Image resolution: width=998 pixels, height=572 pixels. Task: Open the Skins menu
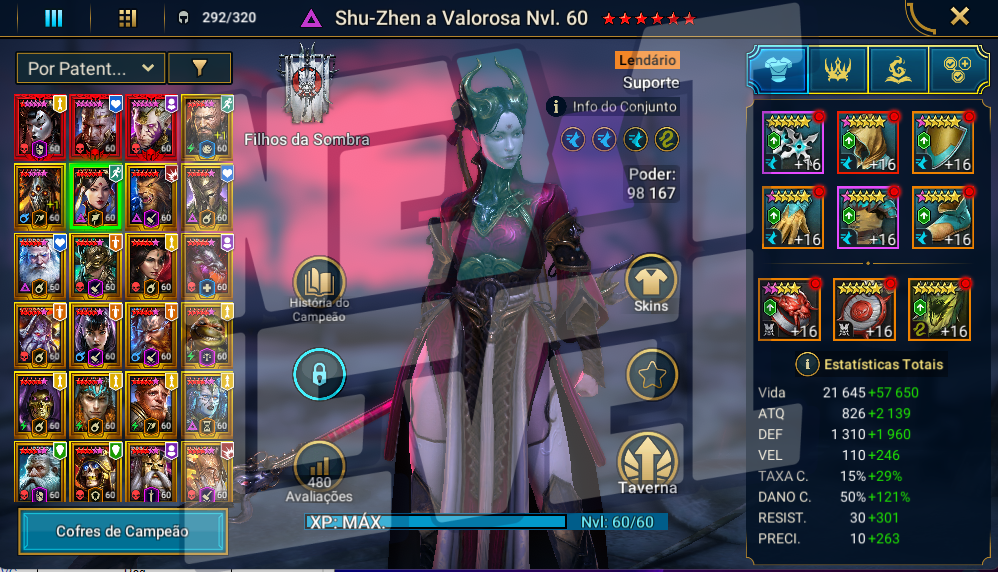coord(651,285)
